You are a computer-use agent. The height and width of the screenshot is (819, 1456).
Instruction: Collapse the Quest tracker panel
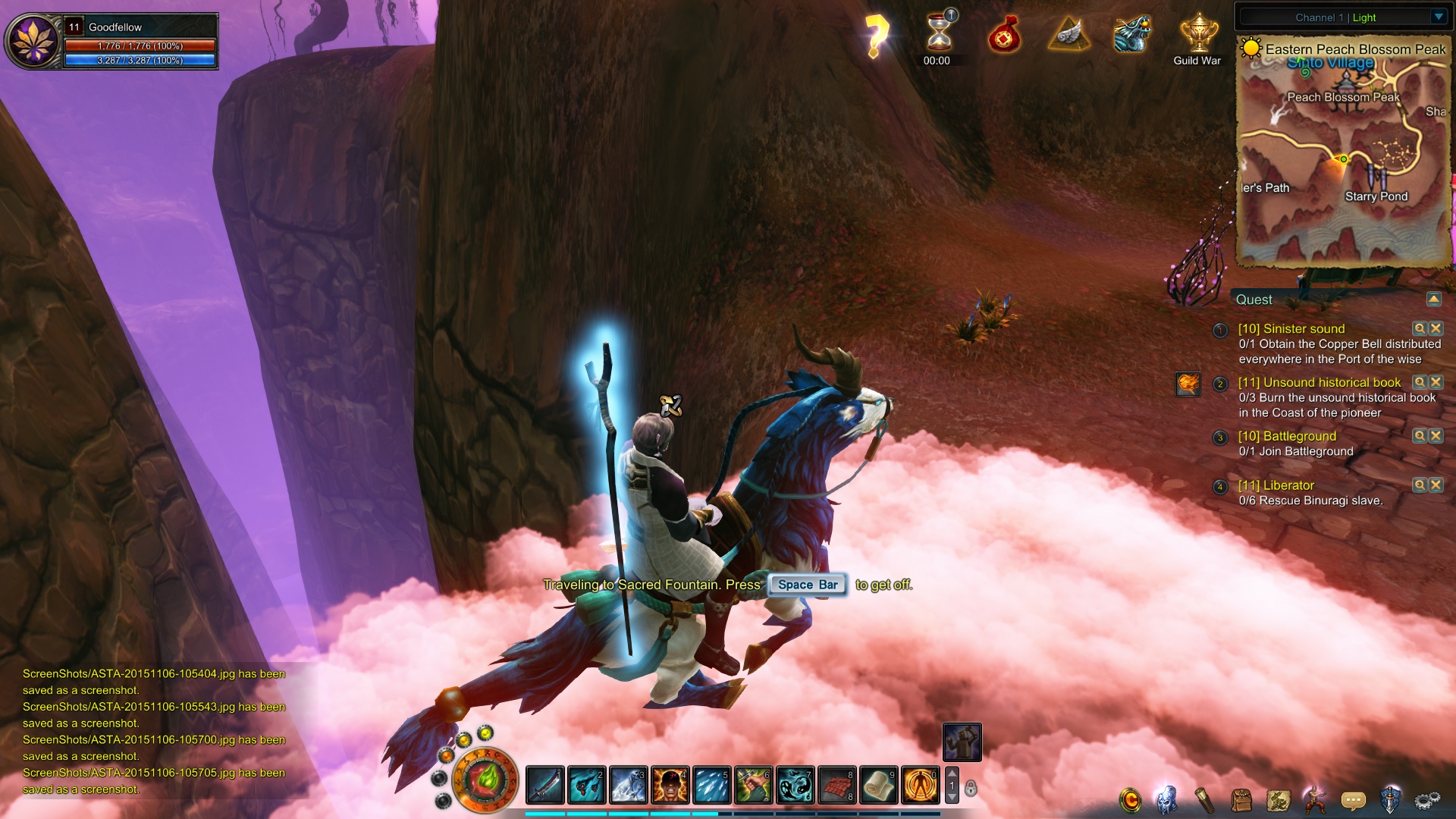[x=1433, y=299]
